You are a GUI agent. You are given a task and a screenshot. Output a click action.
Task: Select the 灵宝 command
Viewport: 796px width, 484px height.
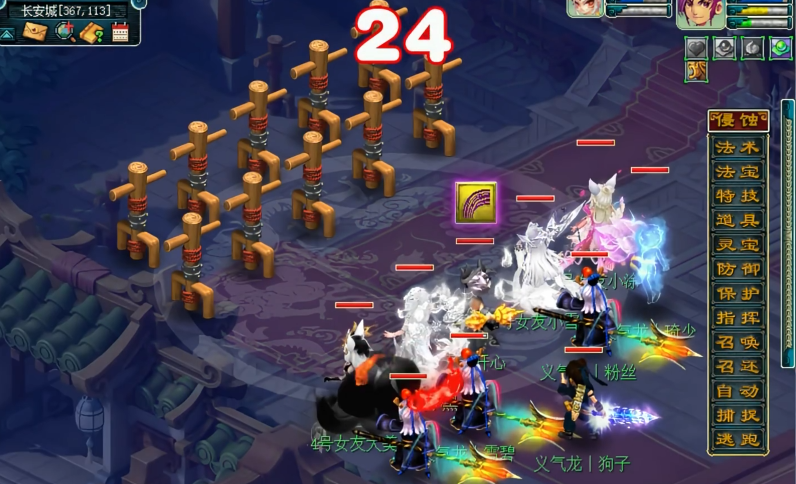coord(738,244)
